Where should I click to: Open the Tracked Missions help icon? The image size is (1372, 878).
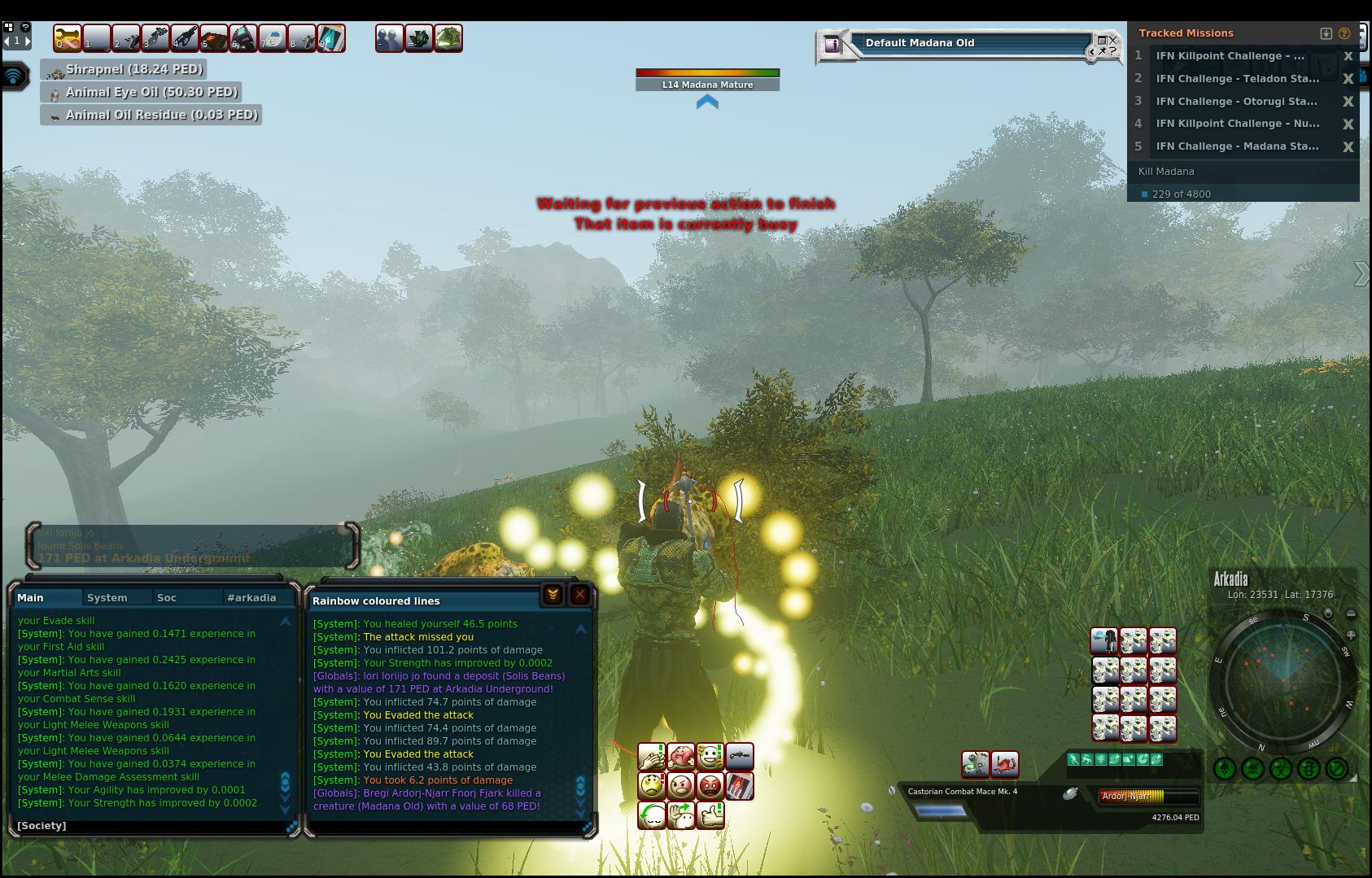pyautogui.click(x=1344, y=33)
